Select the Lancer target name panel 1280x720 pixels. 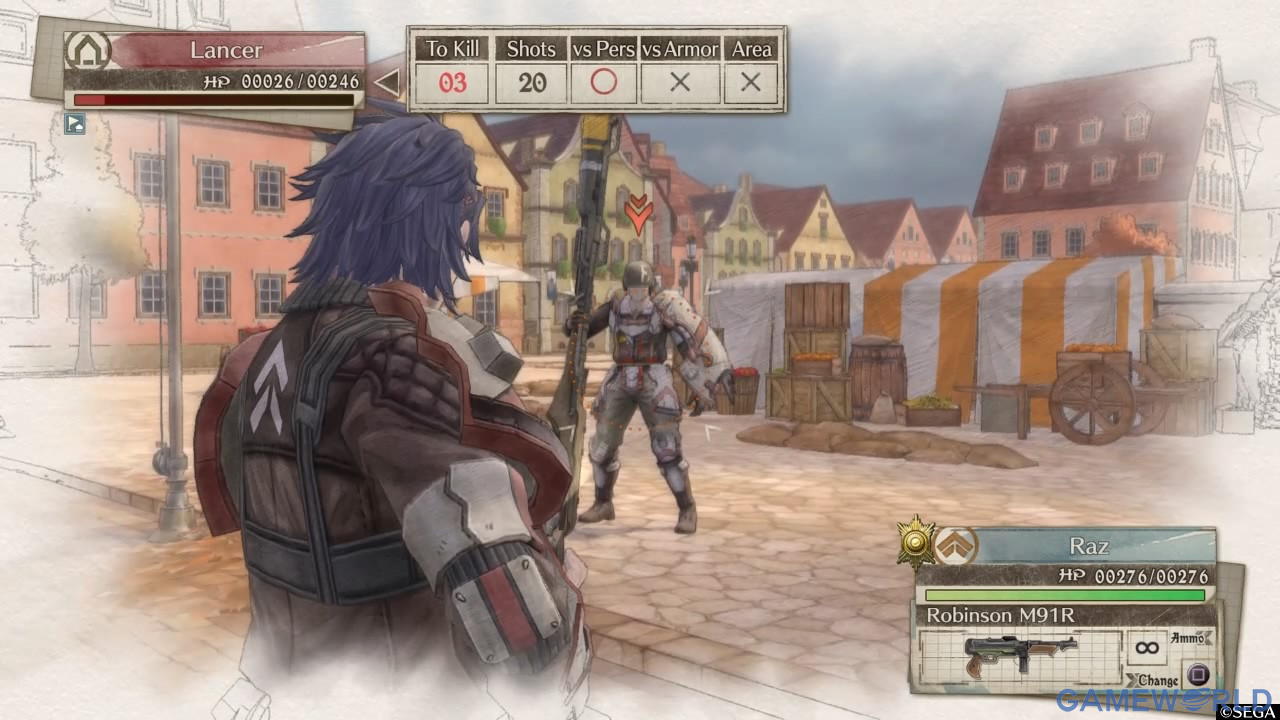click(228, 50)
